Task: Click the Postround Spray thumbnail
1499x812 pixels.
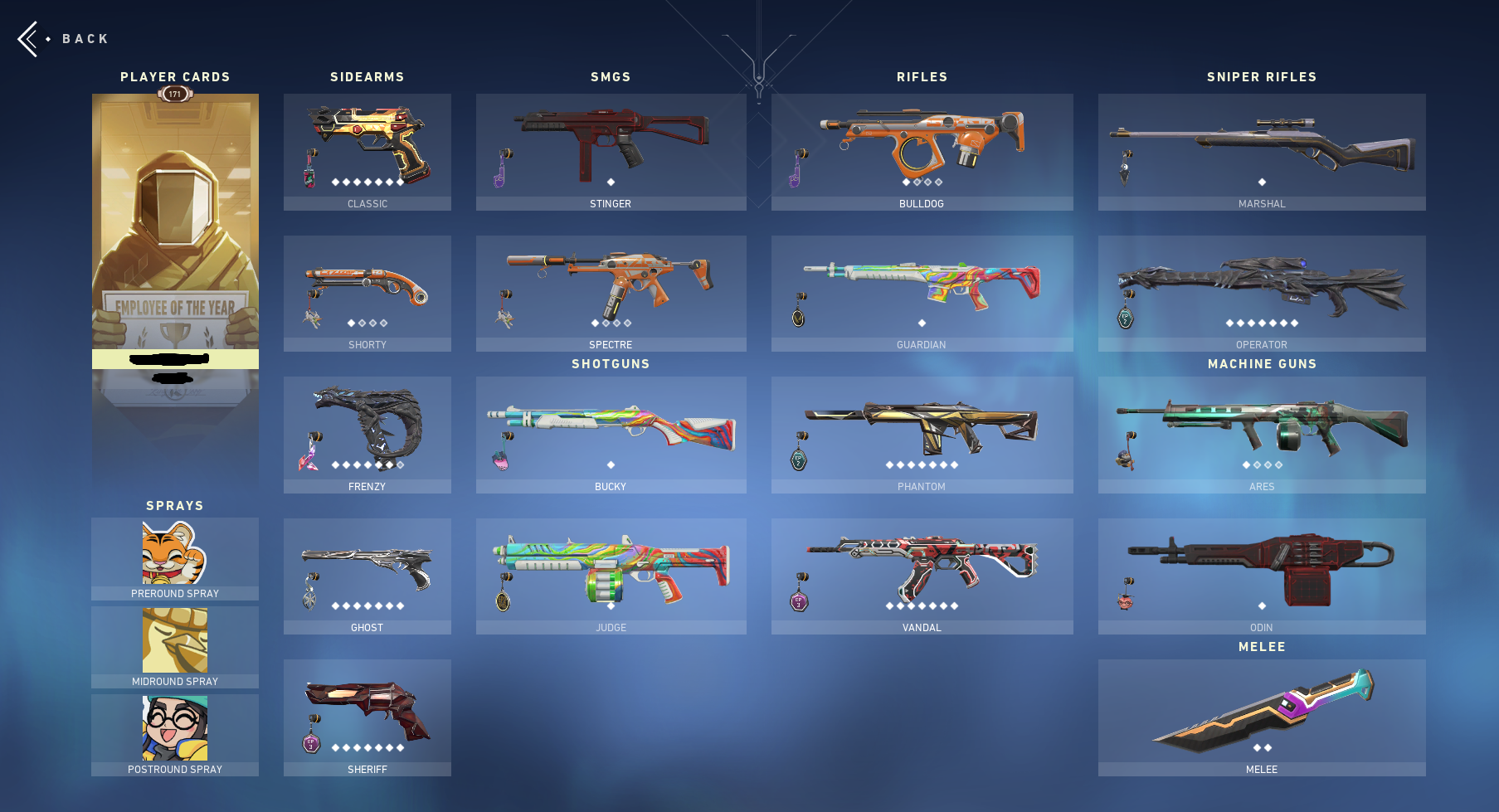Action: coord(174,727)
